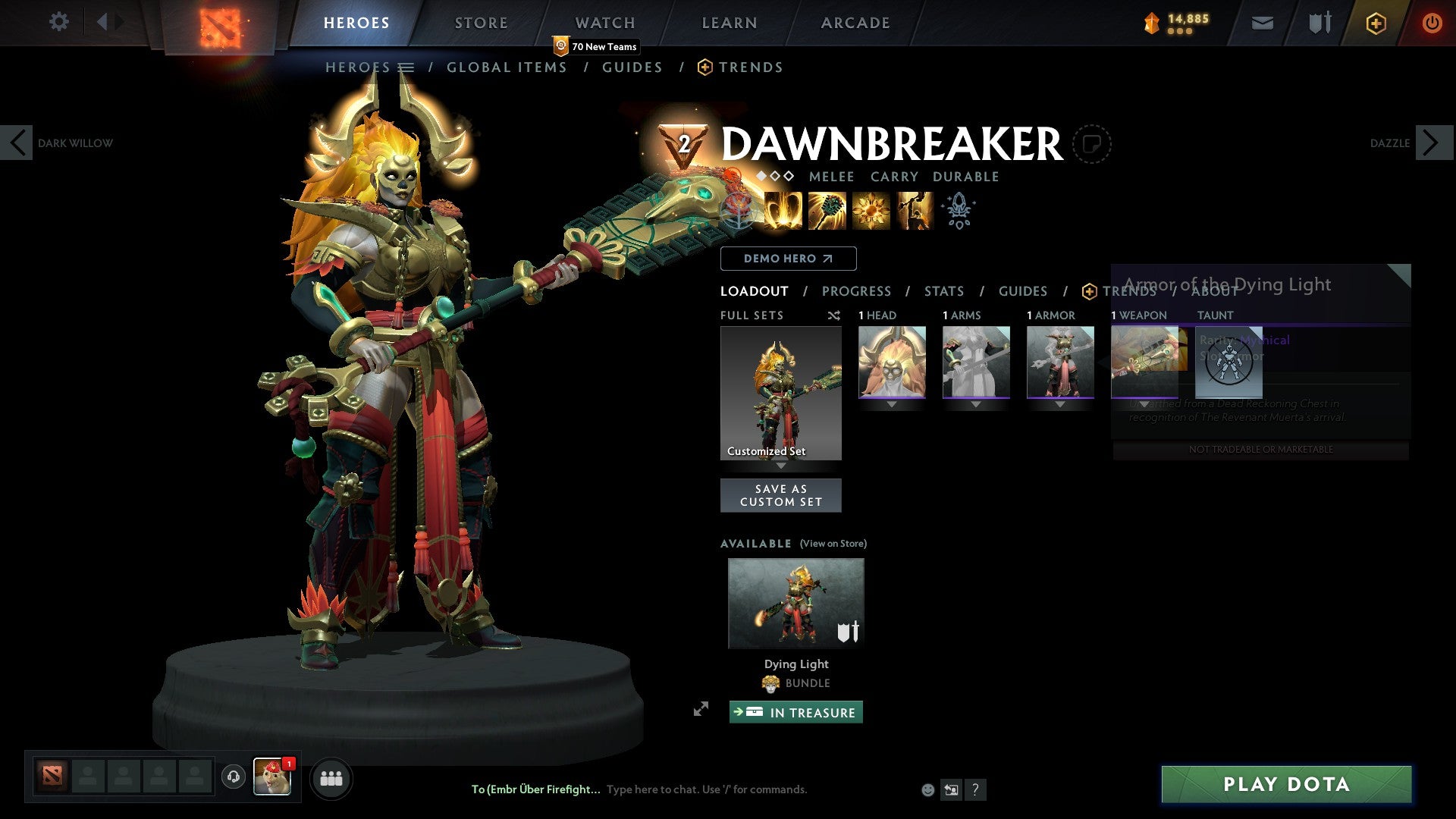This screenshot has height=819, width=1456.
Task: Click the Dota Plus hexagon icon
Action: (1375, 23)
